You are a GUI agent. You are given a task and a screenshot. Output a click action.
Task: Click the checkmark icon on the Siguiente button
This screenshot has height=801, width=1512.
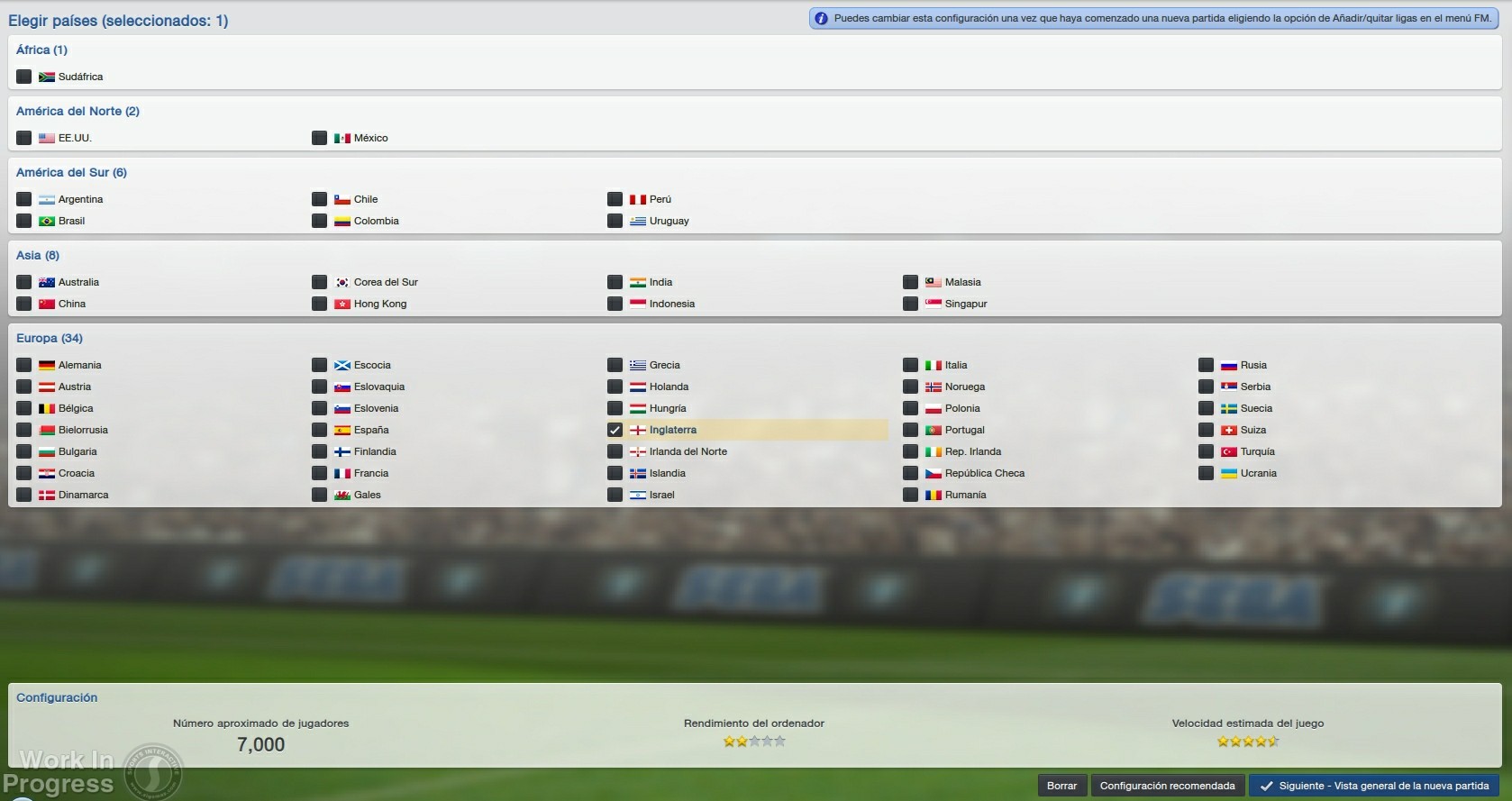(1270, 785)
